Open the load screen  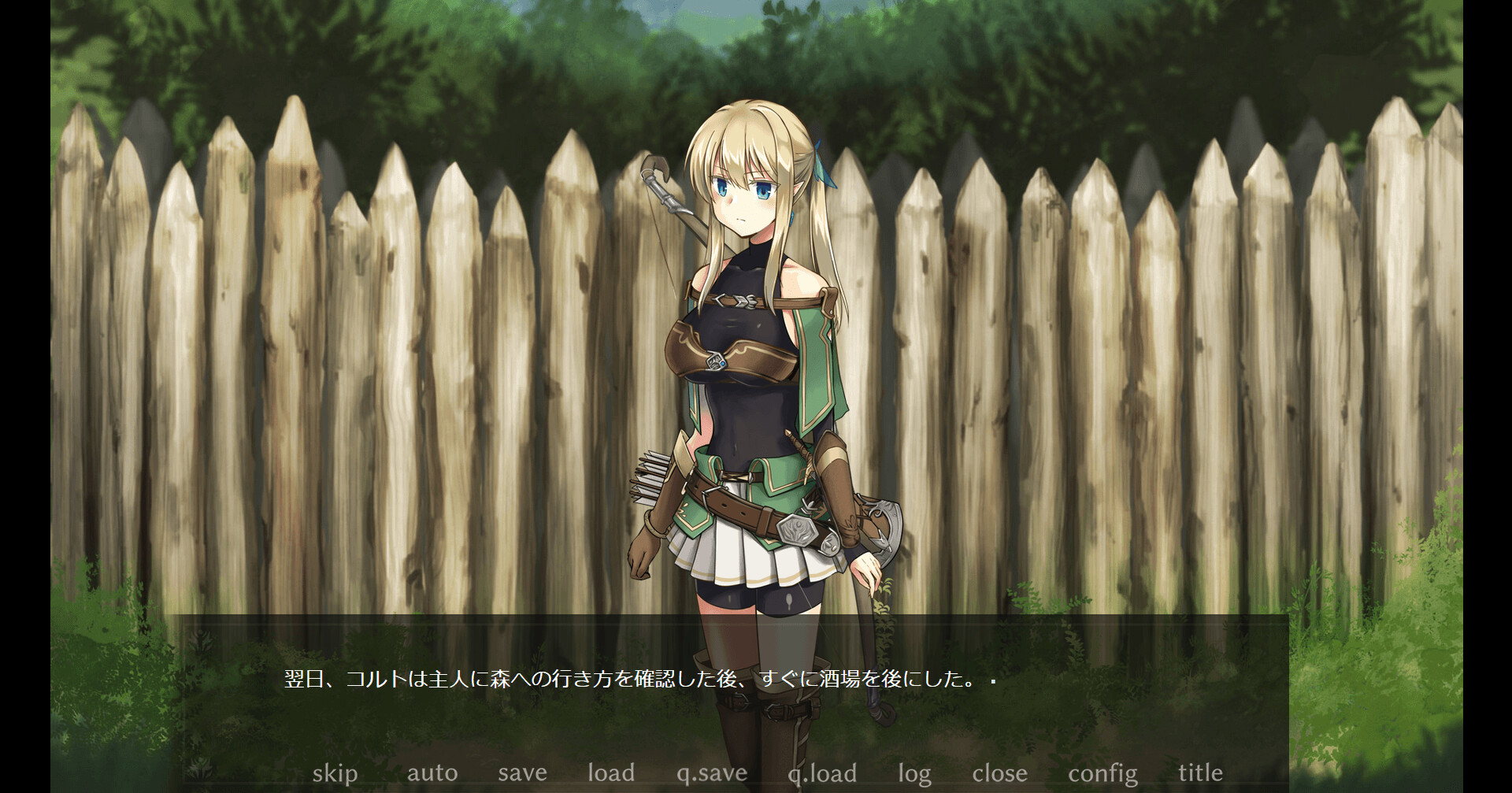[612, 773]
